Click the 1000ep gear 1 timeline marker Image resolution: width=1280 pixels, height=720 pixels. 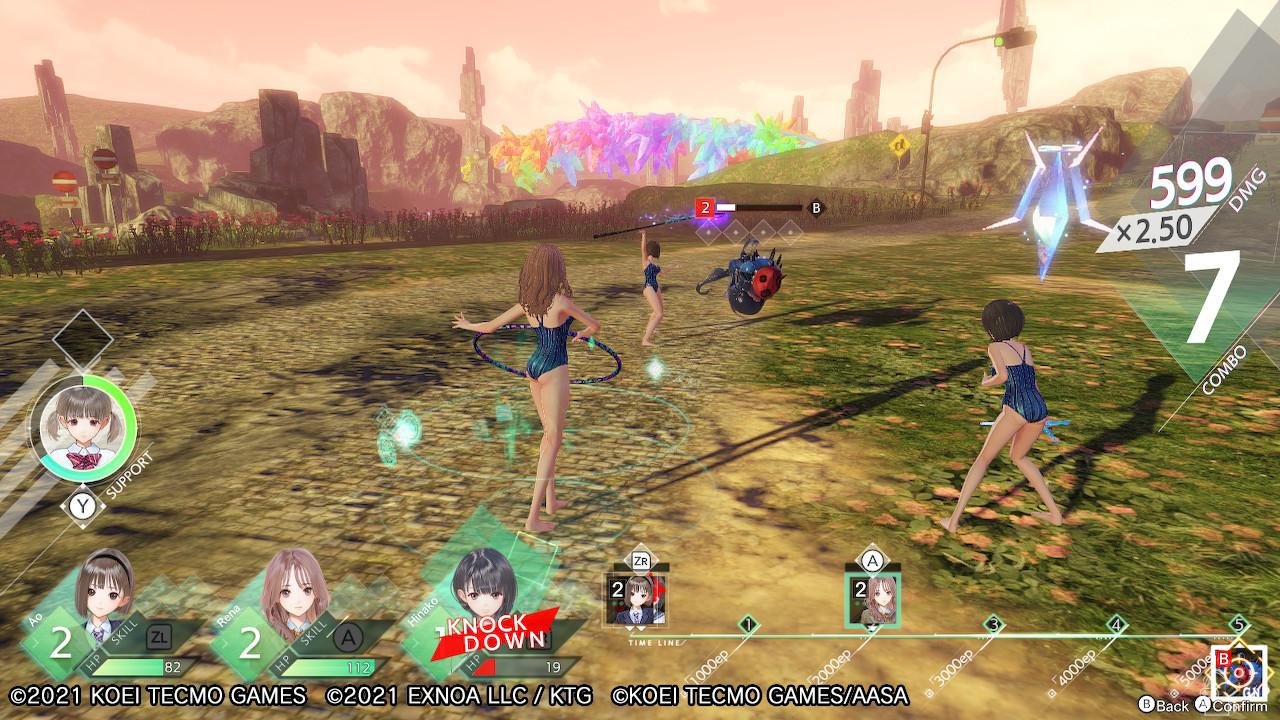[748, 626]
